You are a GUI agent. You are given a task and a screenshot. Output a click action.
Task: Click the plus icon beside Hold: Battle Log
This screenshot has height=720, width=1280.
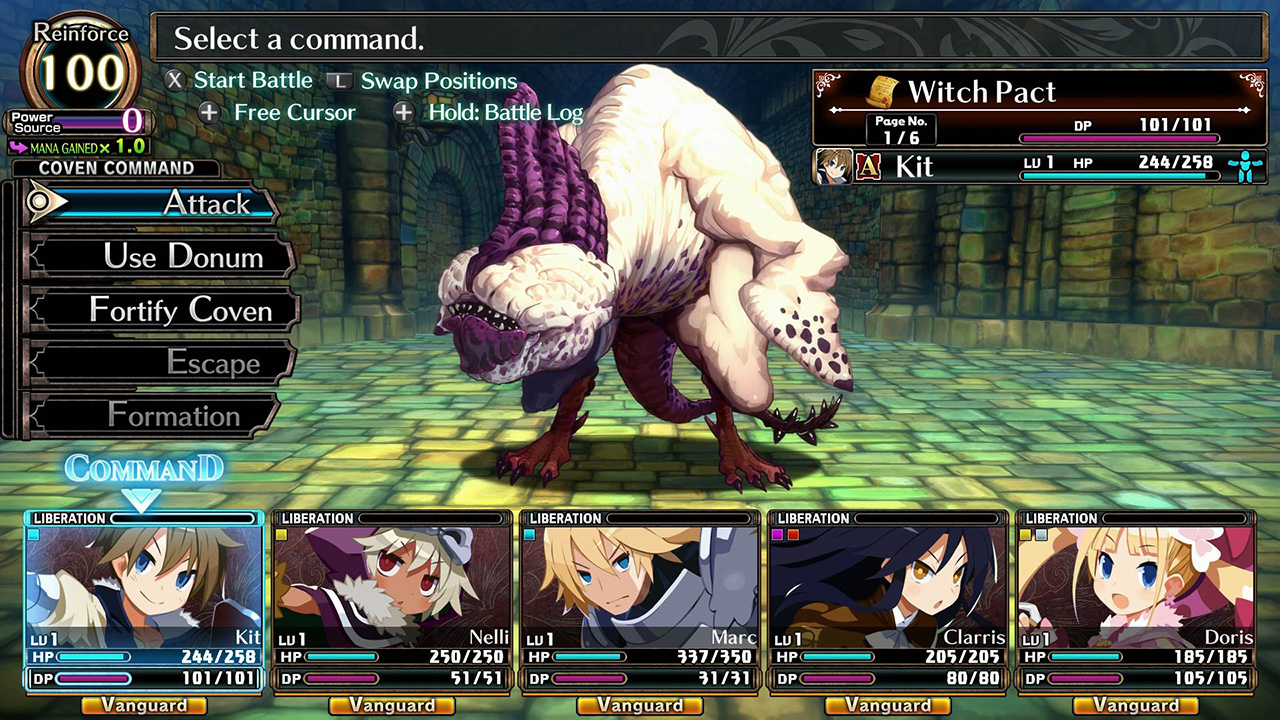pos(406,113)
